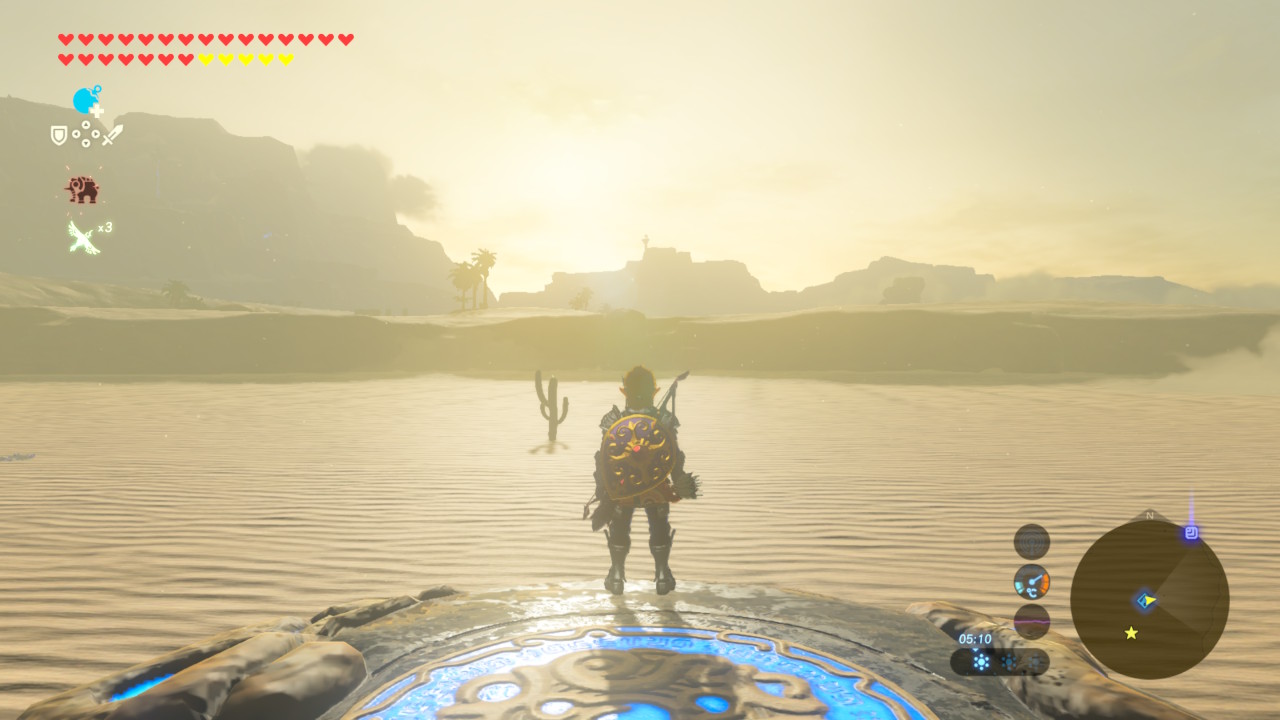This screenshot has width=1280, height=720.
Task: Click the noise level indicator circle
Action: coord(1032,541)
